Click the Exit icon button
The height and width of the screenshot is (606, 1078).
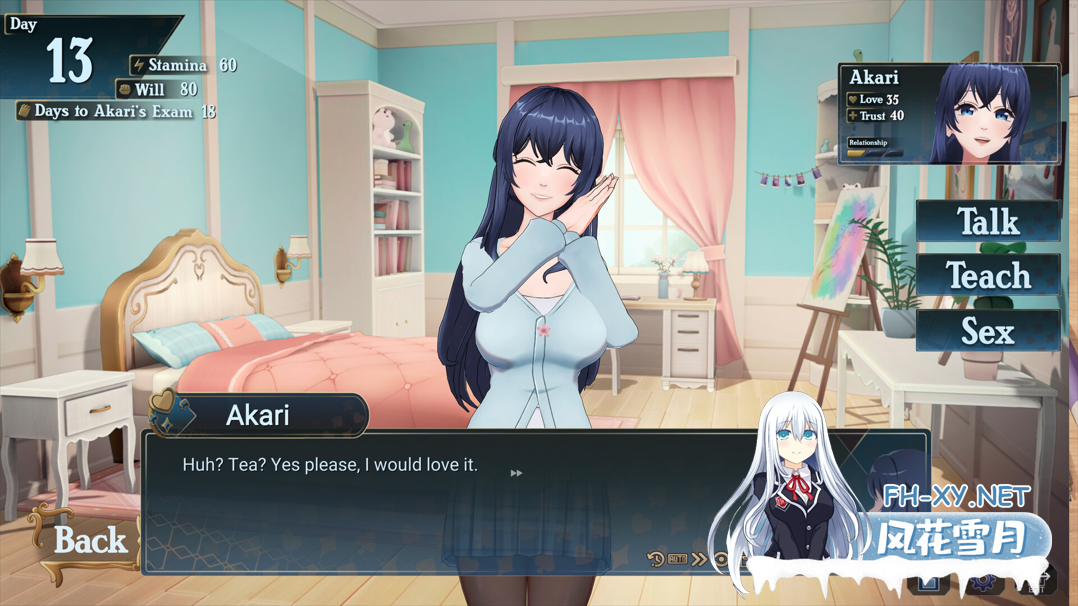[x=1040, y=582]
